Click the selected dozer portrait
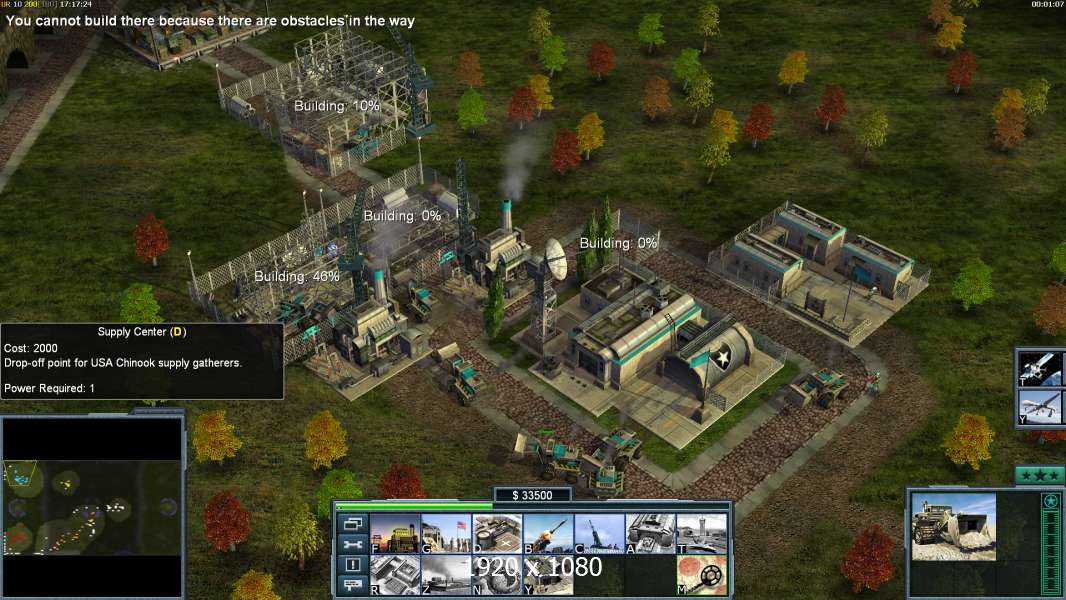The width and height of the screenshot is (1066, 600). (x=953, y=526)
